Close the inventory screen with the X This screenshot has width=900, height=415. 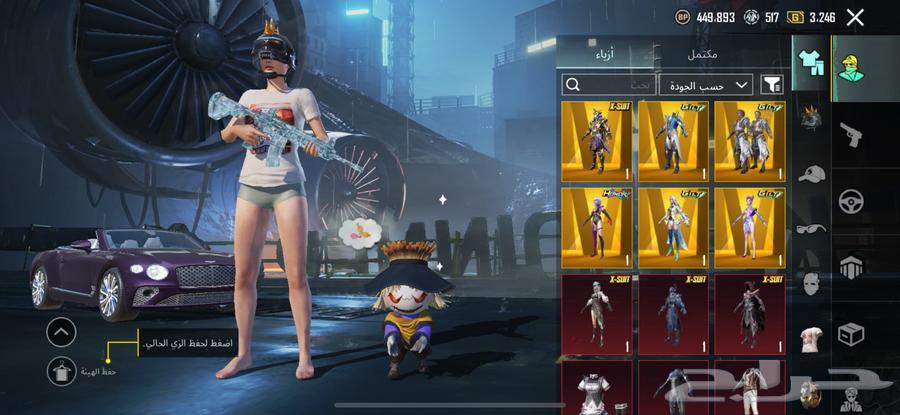[855, 16]
